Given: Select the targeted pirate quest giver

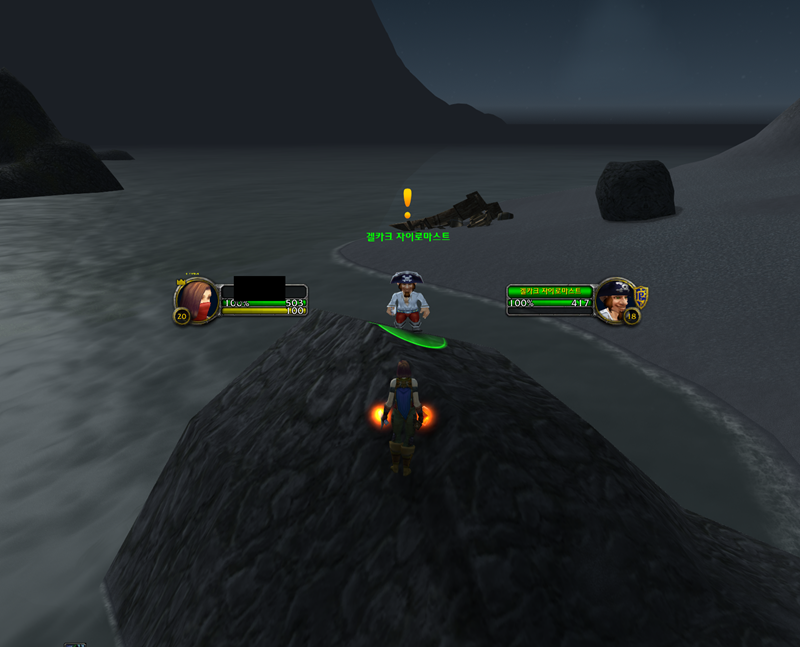Looking at the screenshot, I should pos(408,300).
